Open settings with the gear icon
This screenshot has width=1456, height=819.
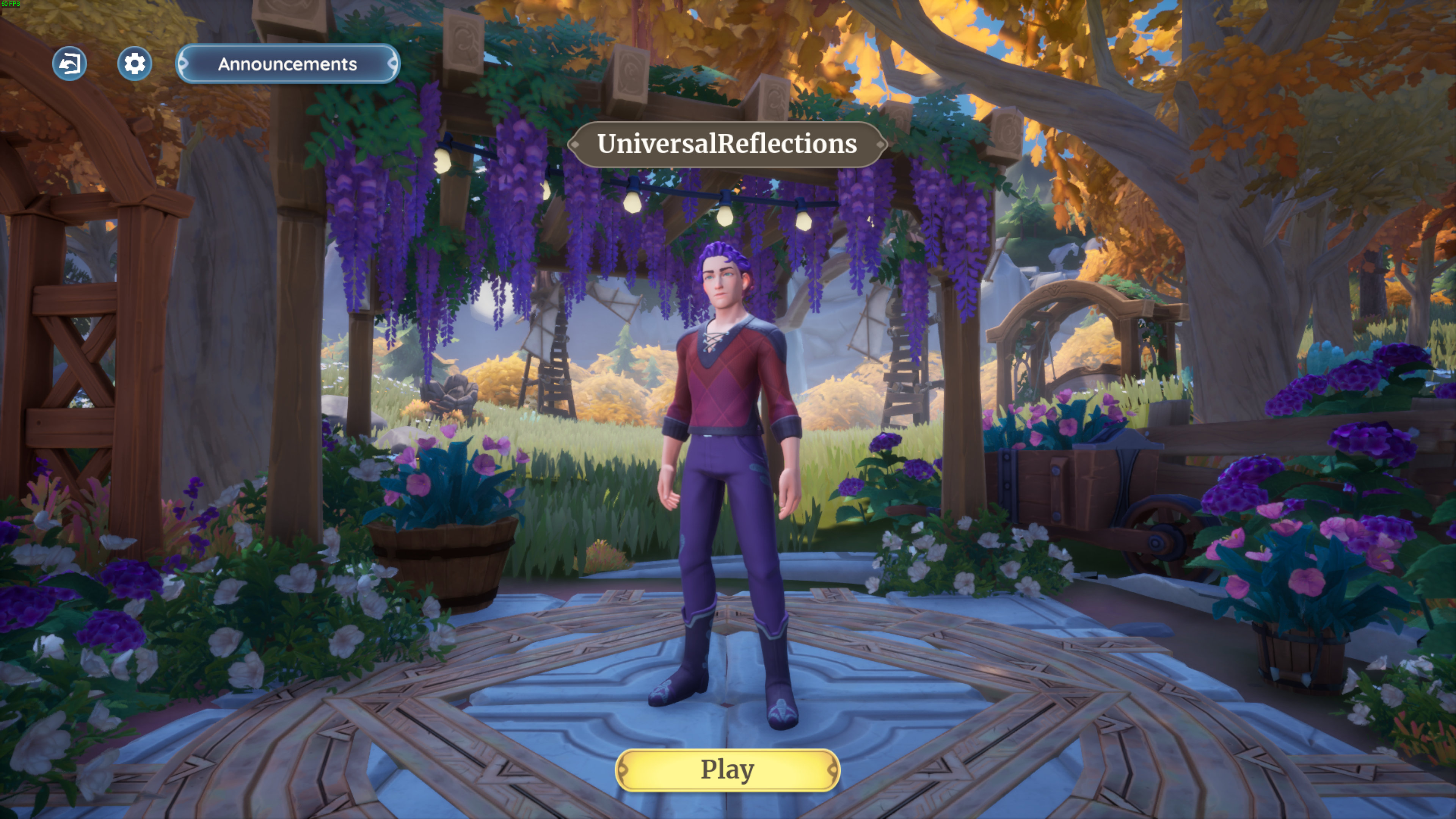click(x=135, y=63)
